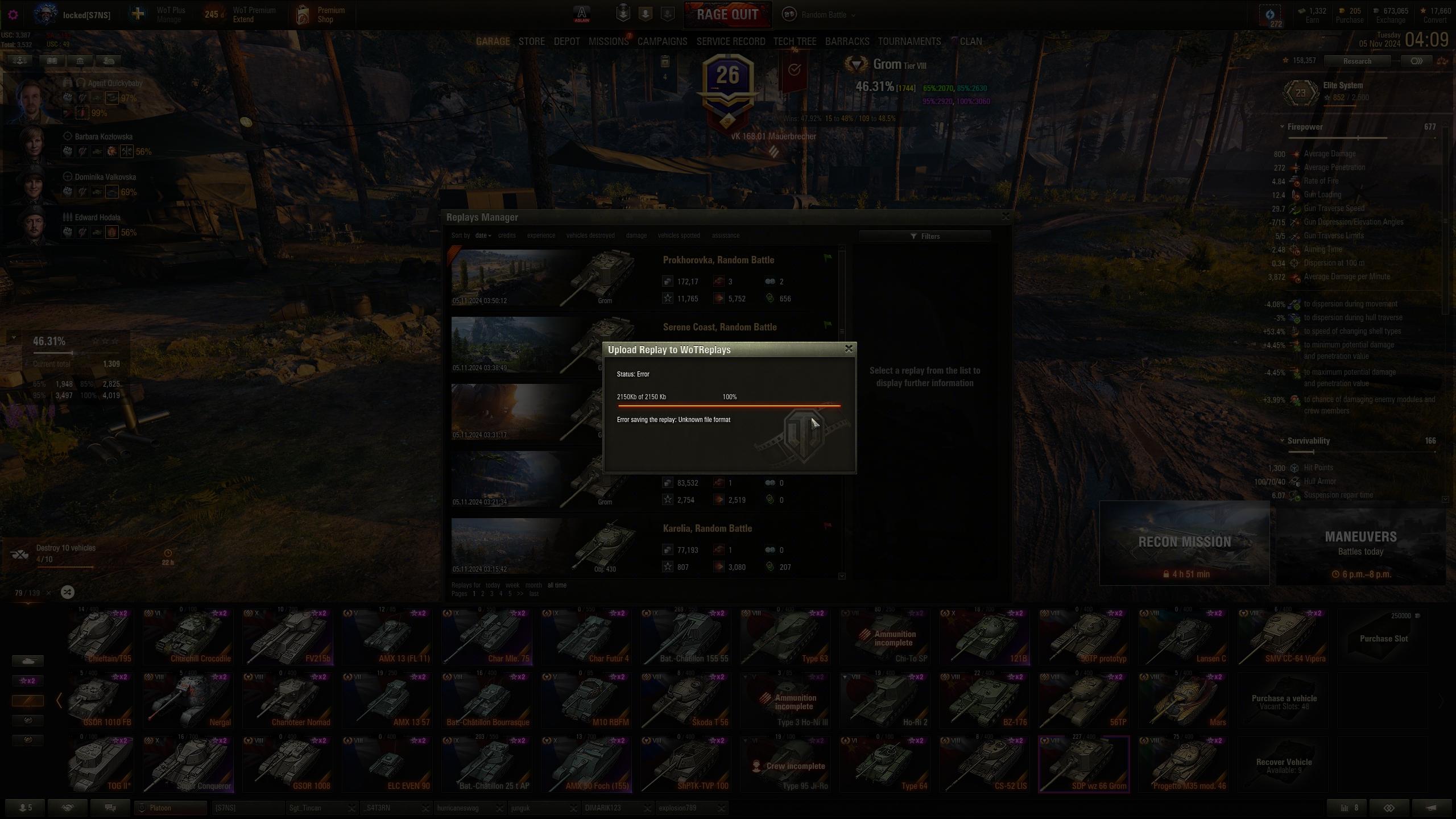Switch to the TECH TREE tab
Screen dimensions: 1456x819
tap(795, 41)
